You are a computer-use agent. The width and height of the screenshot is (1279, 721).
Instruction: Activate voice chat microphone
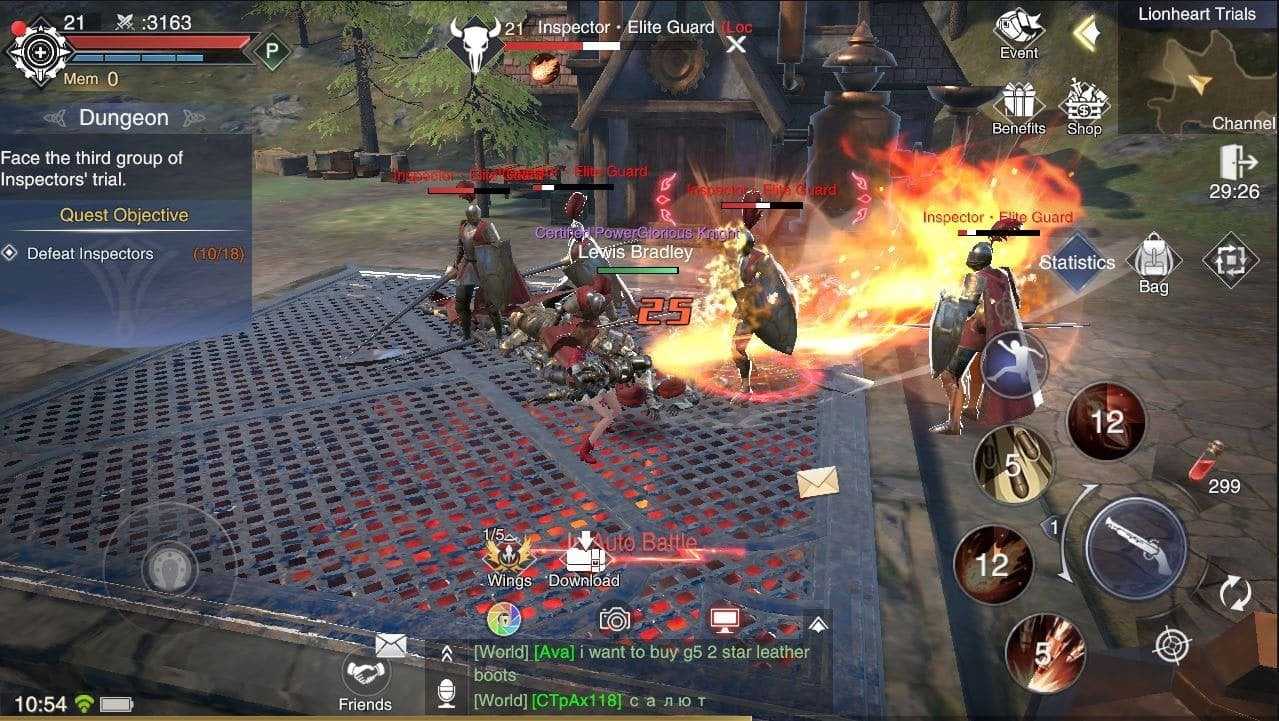pos(447,692)
